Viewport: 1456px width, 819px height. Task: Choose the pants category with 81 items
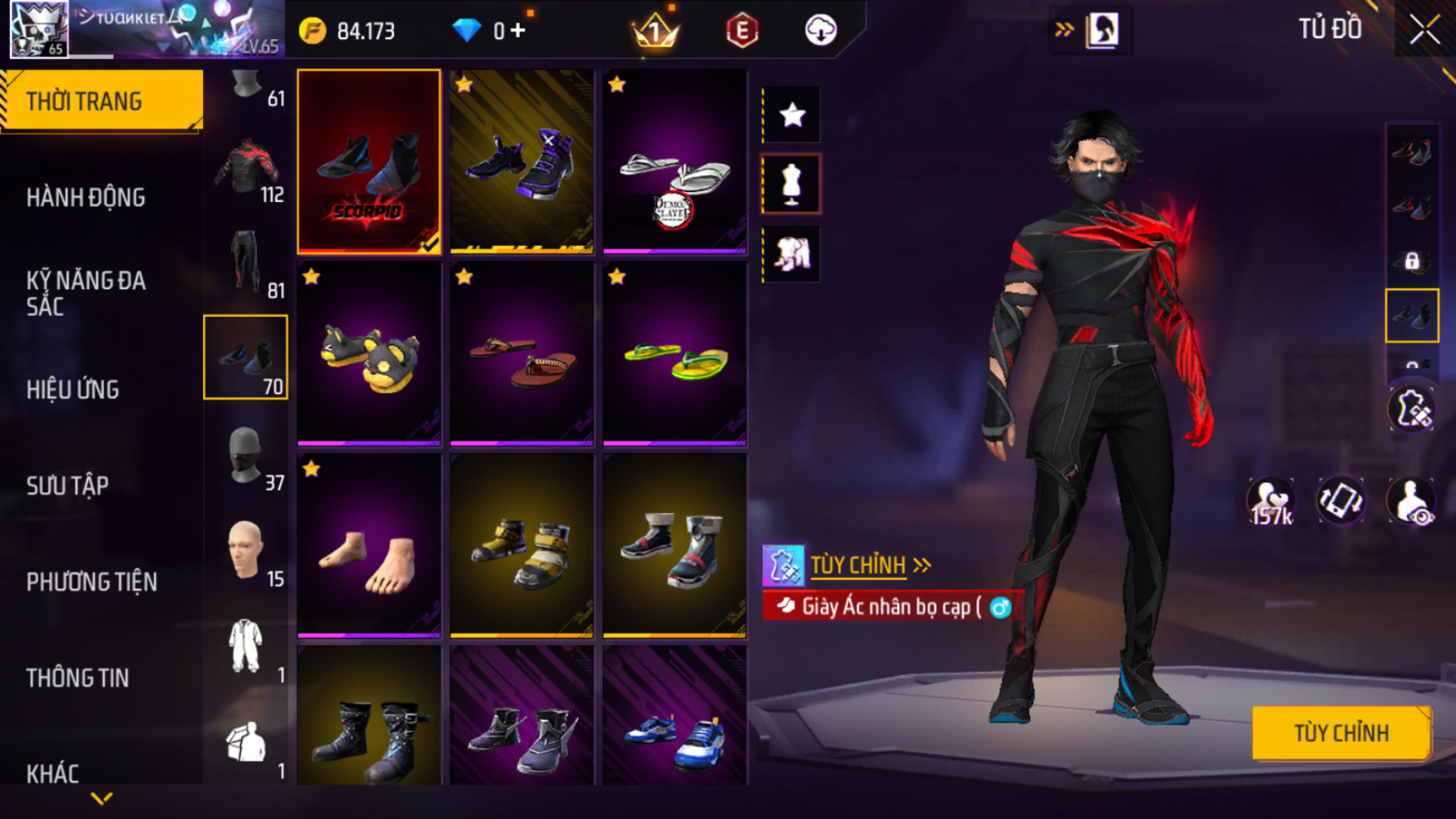coord(246,263)
